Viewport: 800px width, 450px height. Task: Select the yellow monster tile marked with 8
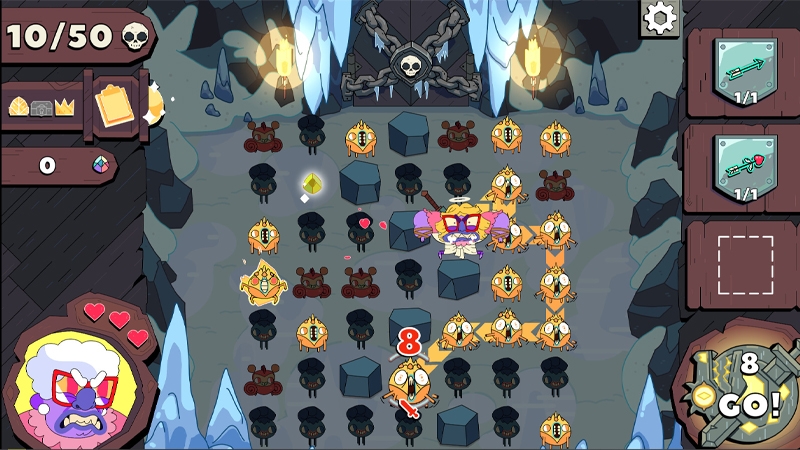coord(409,381)
